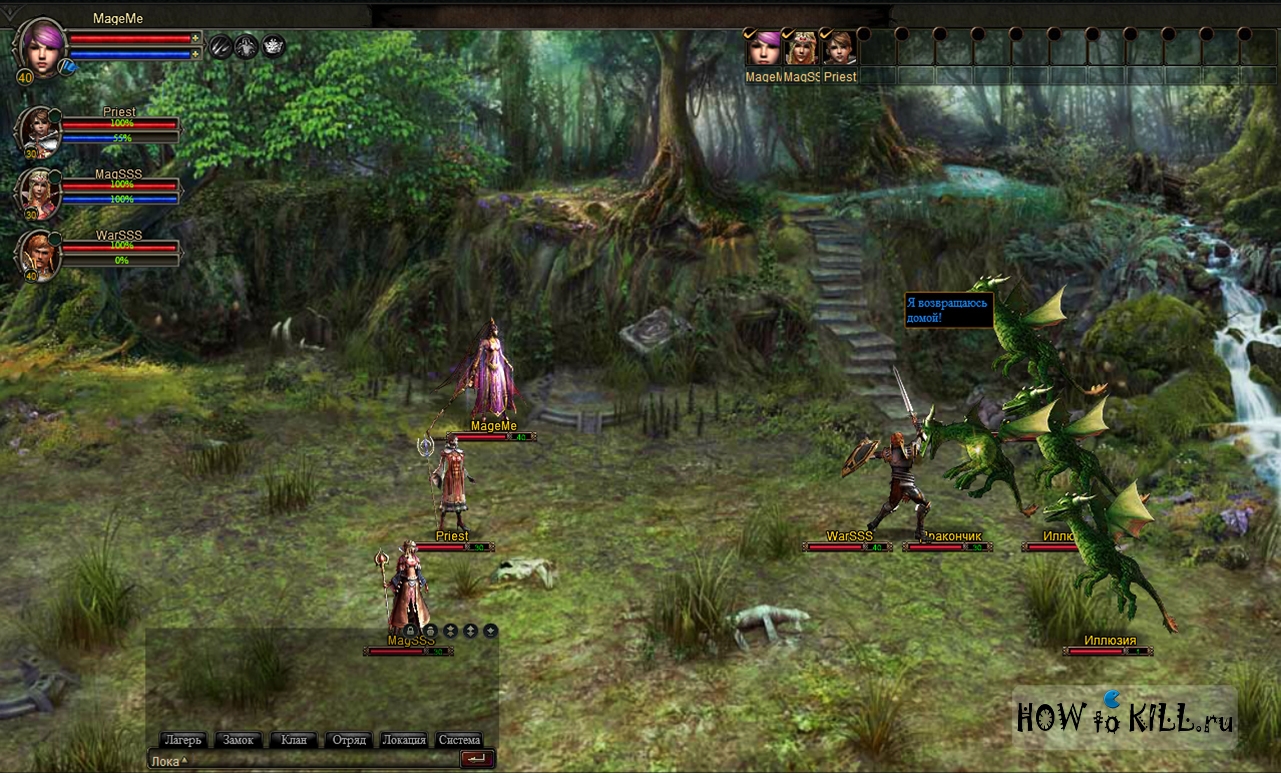
Task: Open the Замок chat tab
Action: click(238, 740)
